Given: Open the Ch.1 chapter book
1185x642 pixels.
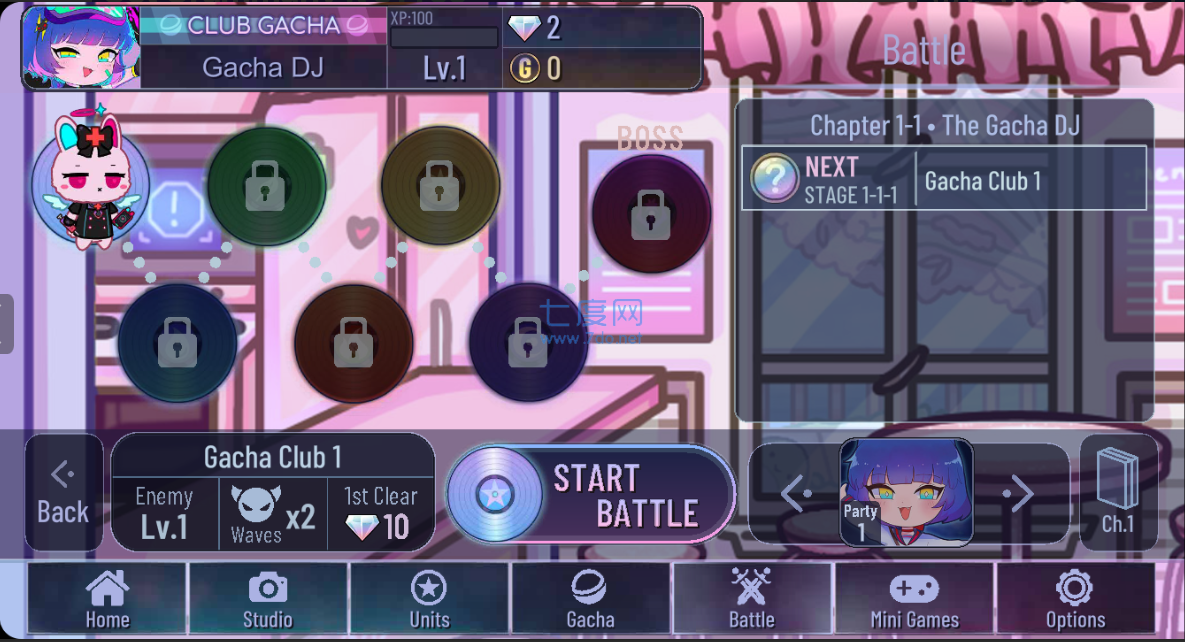Looking at the screenshot, I should coord(1118,493).
